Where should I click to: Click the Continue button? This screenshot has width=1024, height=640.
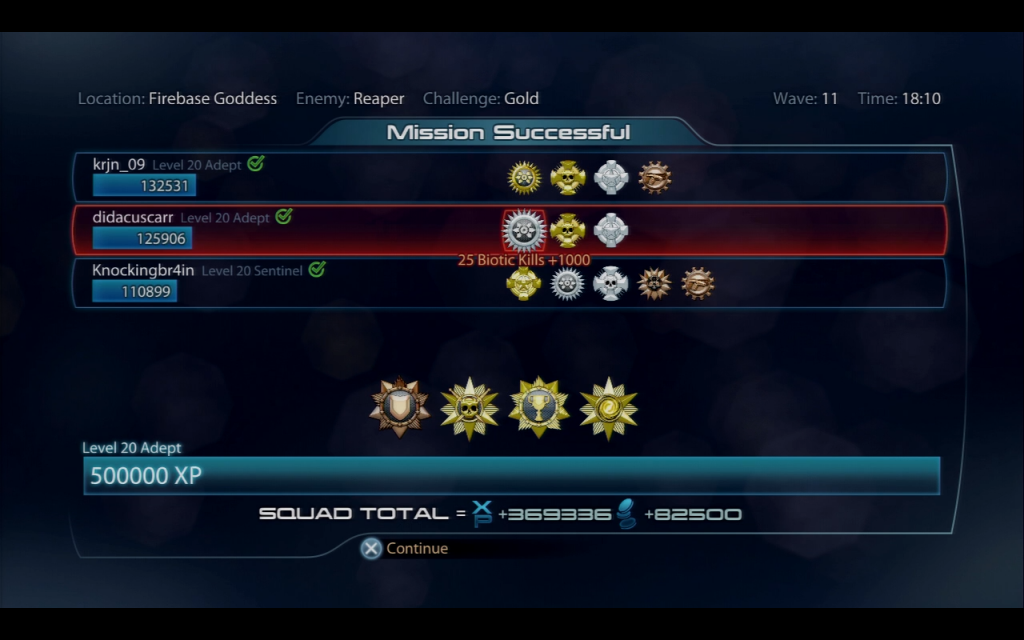[405, 548]
